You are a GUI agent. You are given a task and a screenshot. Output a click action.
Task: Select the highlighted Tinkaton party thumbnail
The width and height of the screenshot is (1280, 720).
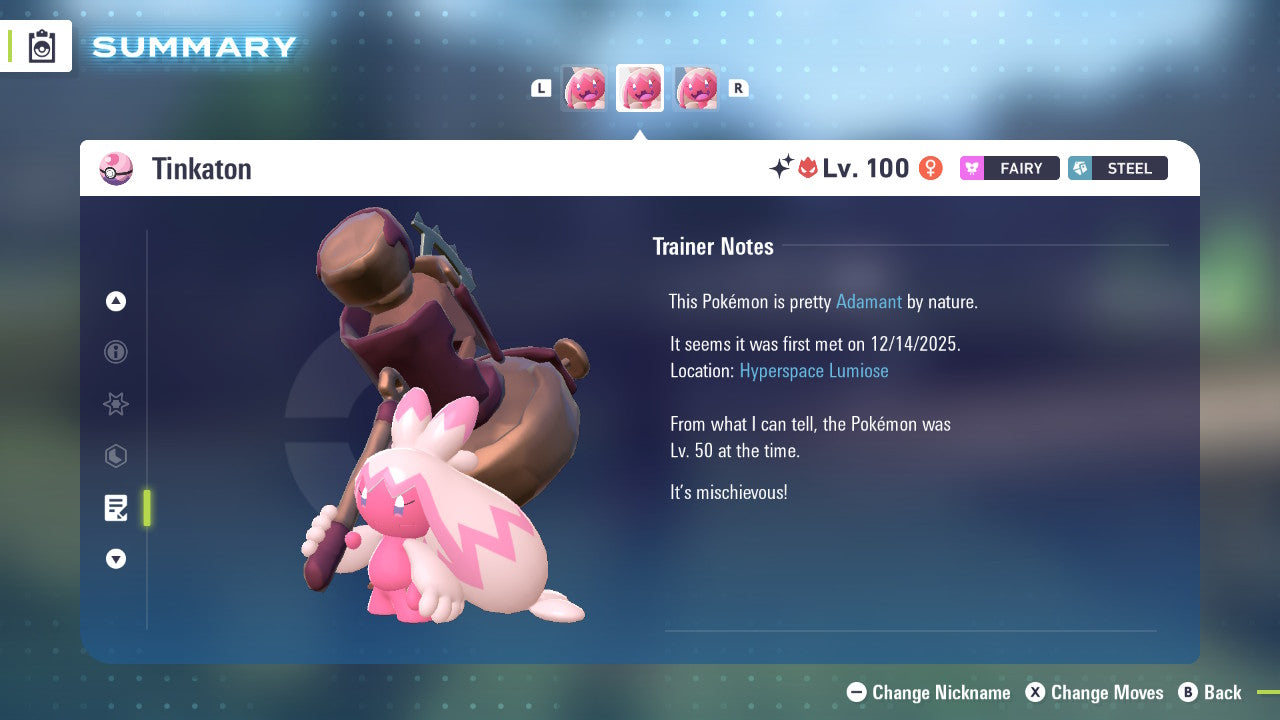[x=640, y=88]
